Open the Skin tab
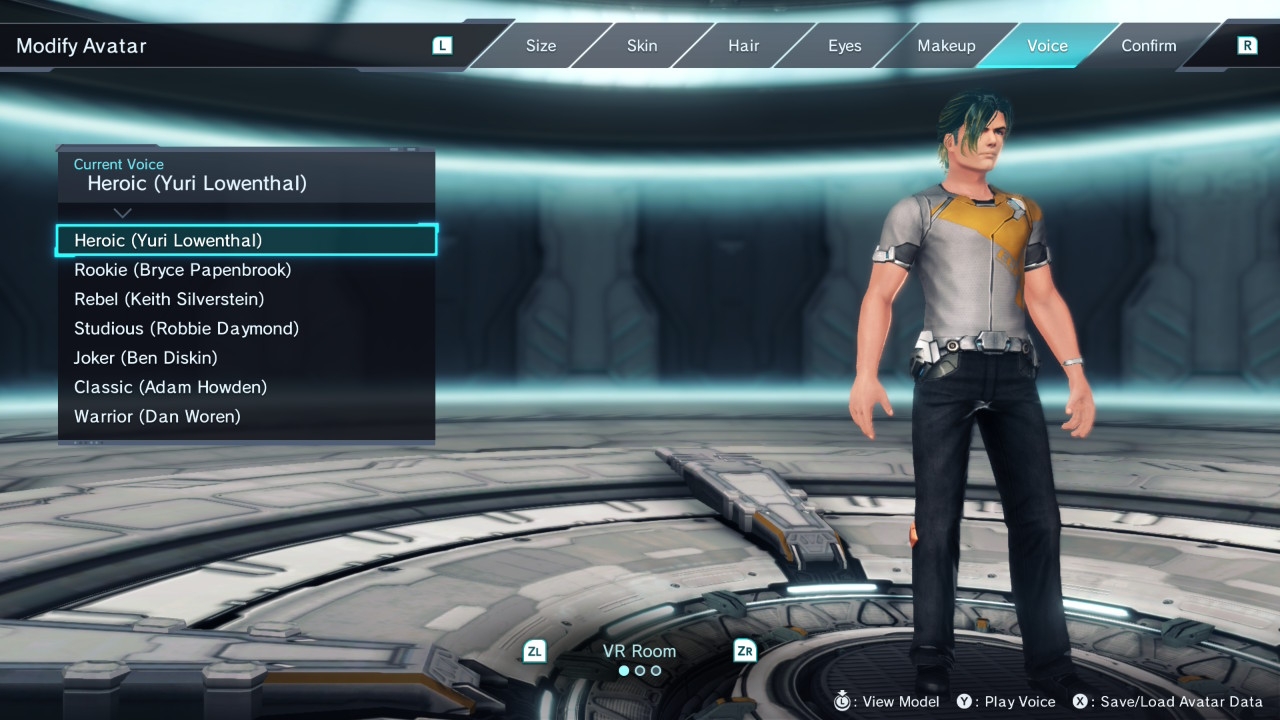1280x720 pixels. 642,46
